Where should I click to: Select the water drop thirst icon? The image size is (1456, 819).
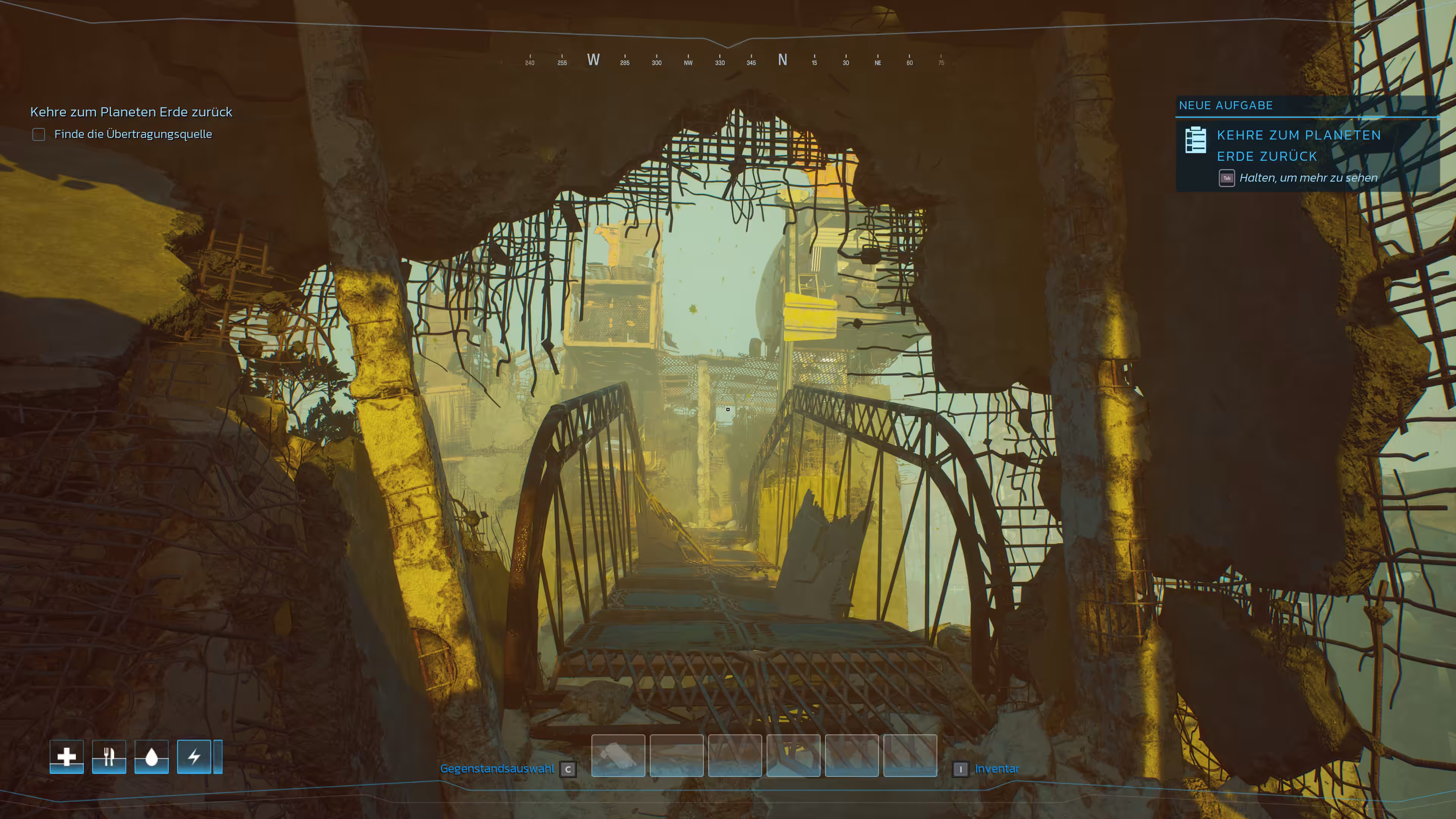152,756
